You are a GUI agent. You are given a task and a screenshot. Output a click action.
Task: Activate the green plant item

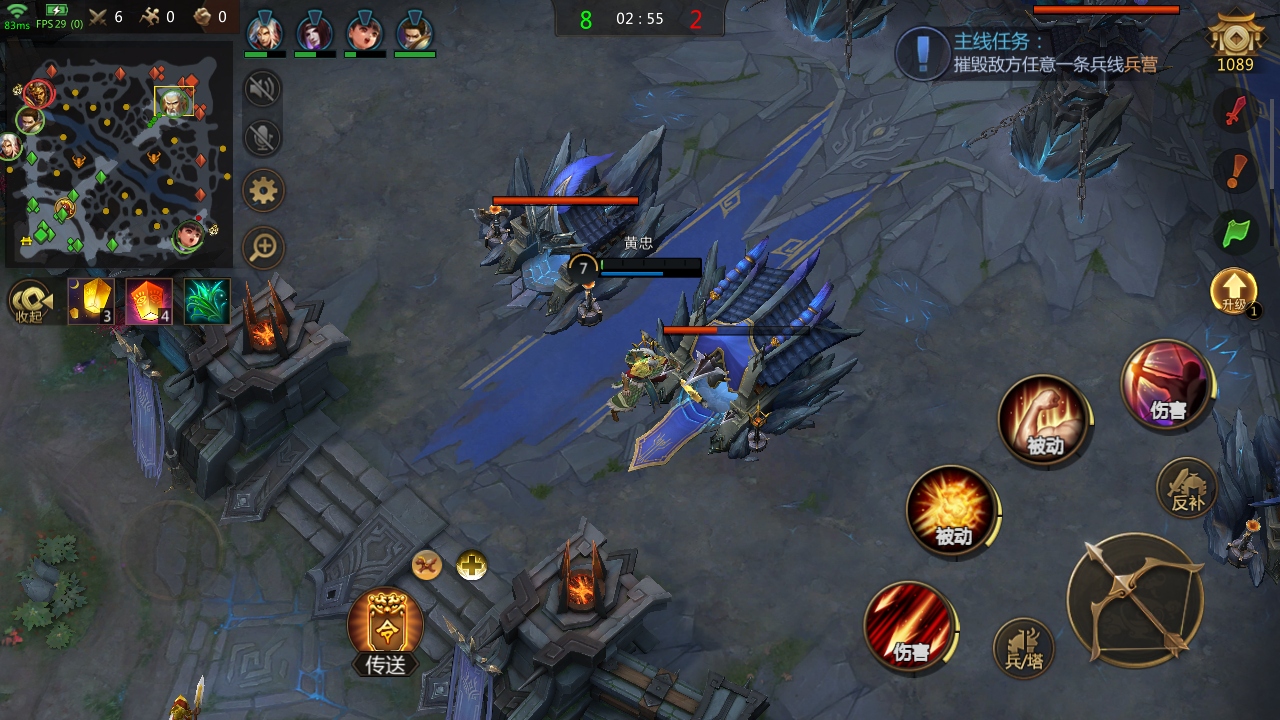pyautogui.click(x=207, y=301)
